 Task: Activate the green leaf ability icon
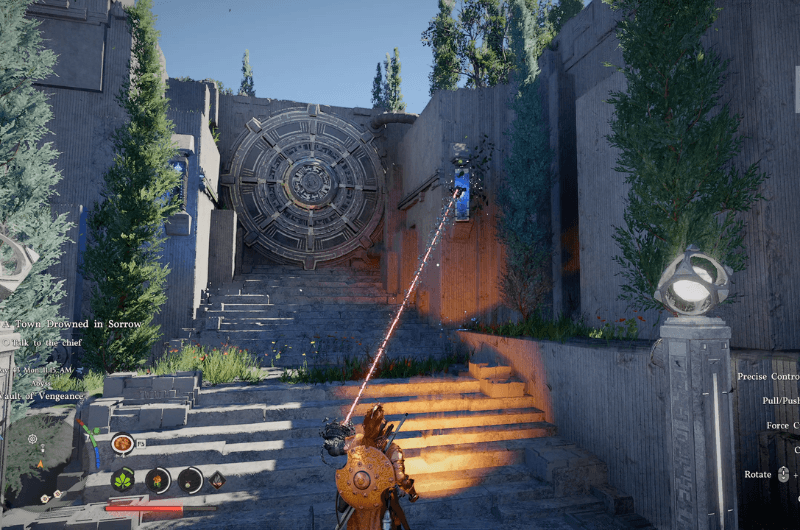pos(123,480)
